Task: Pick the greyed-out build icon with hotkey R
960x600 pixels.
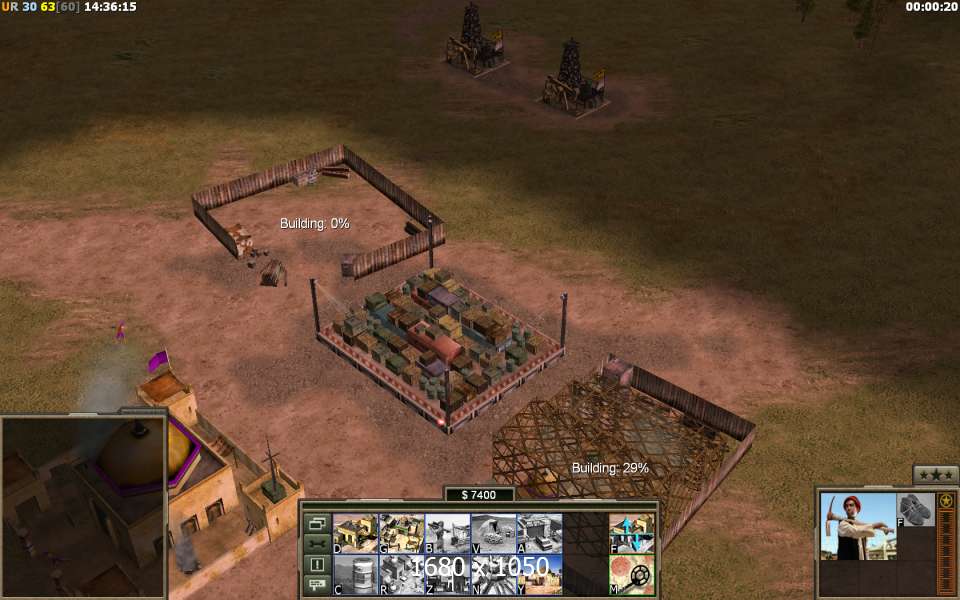Action: click(x=401, y=575)
